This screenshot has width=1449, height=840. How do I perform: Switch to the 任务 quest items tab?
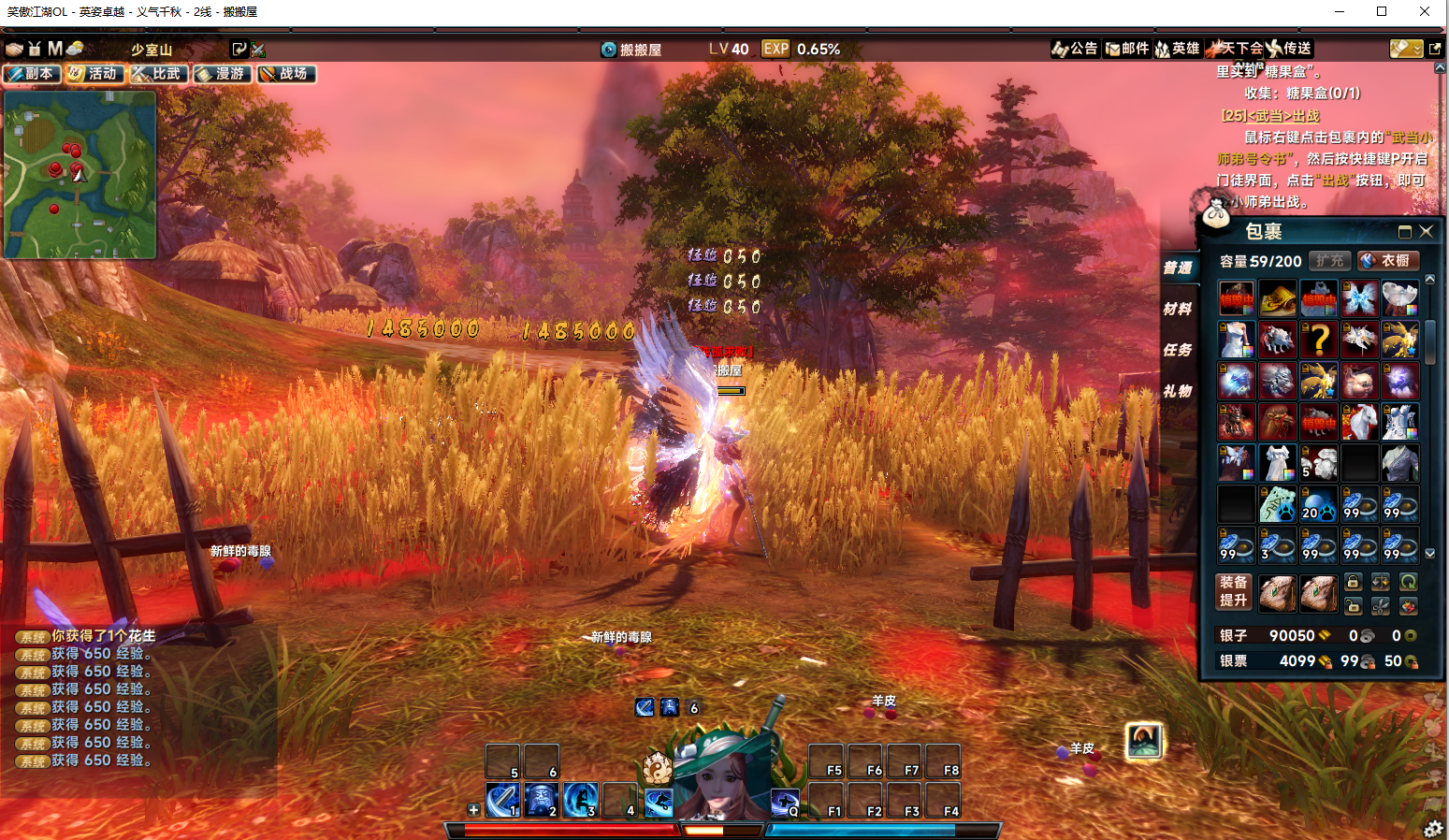(x=1178, y=350)
